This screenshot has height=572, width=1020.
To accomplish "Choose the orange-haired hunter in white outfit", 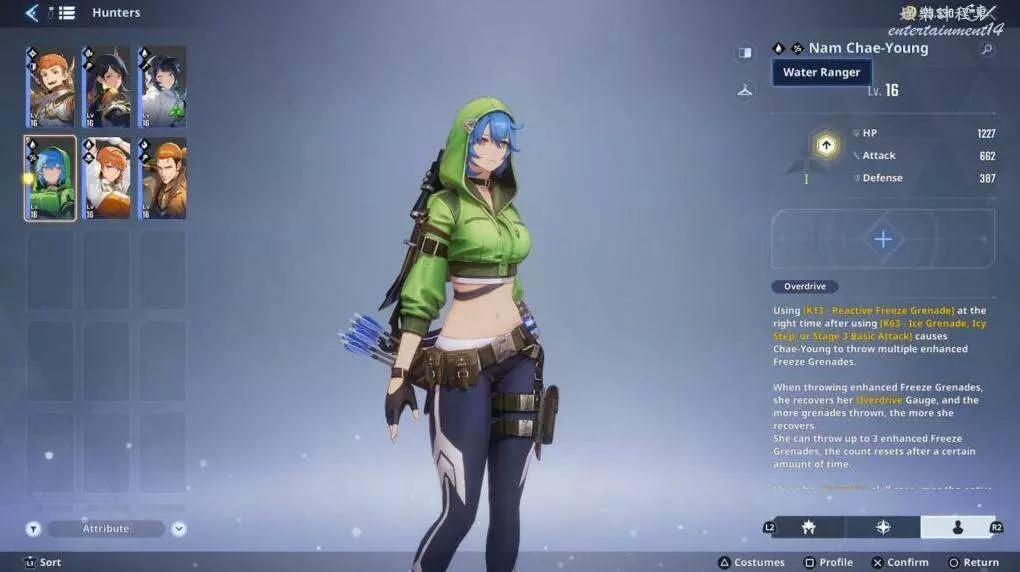I will tap(107, 179).
